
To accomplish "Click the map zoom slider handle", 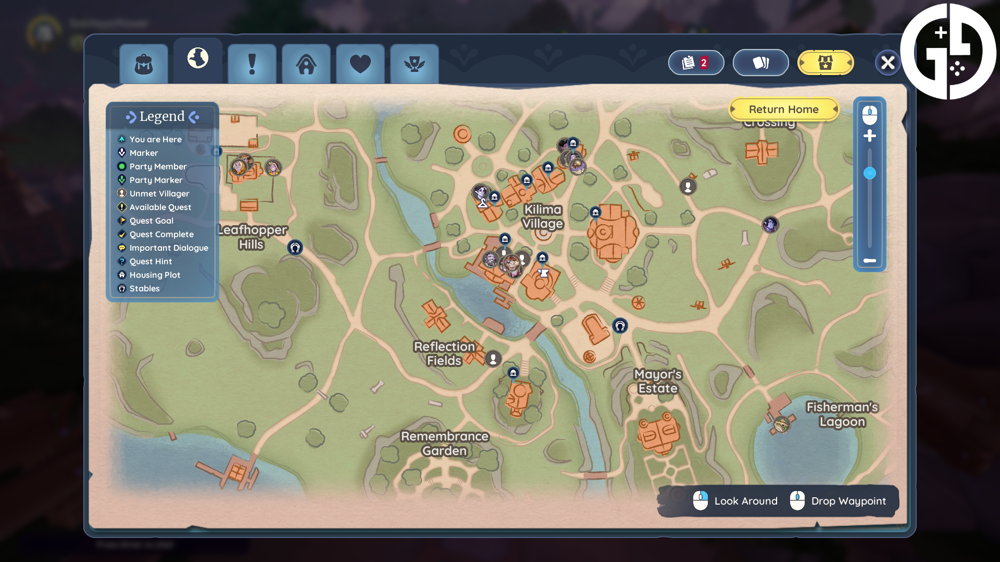I will pyautogui.click(x=869, y=173).
